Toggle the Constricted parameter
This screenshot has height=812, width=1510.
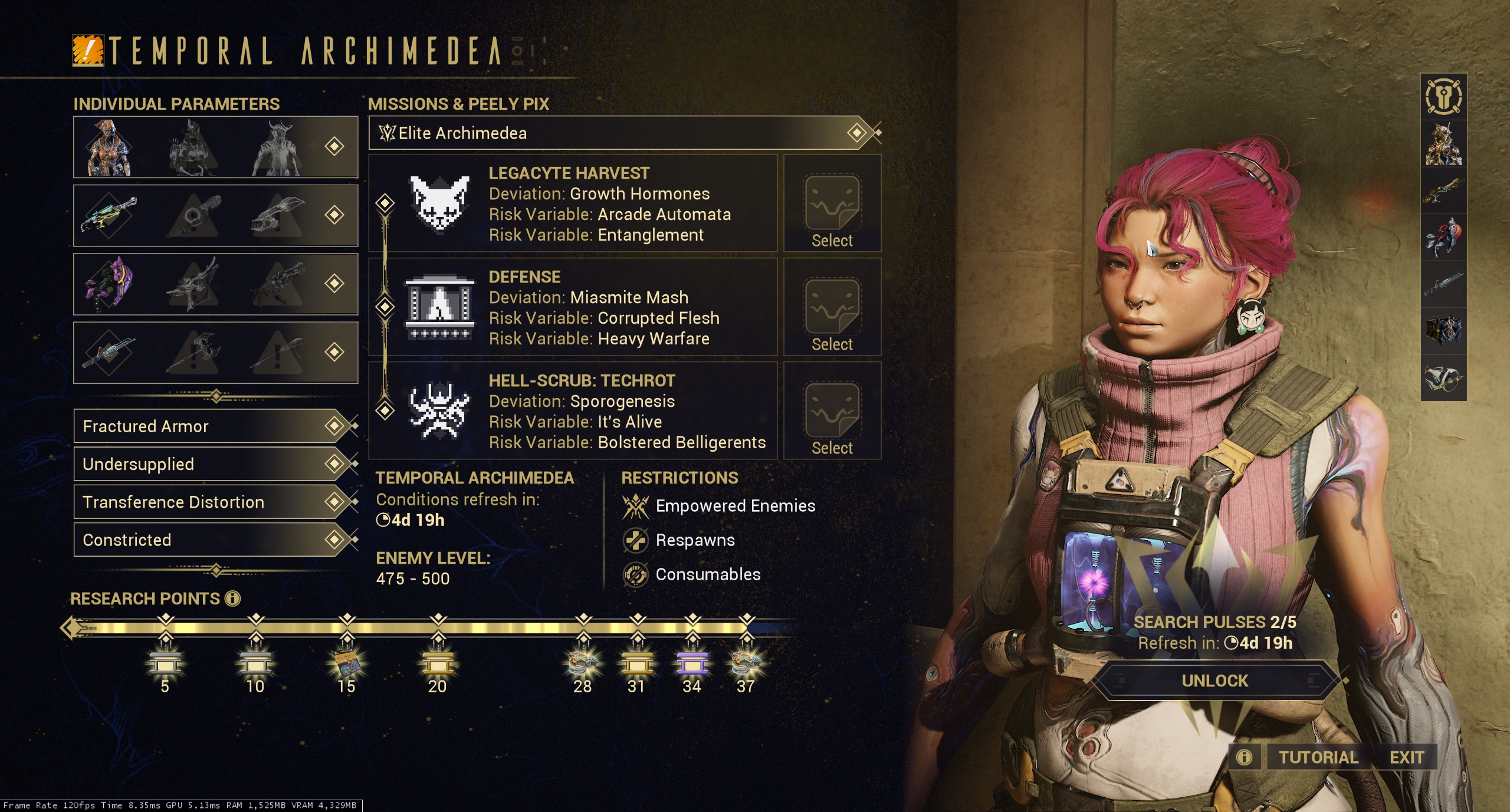215,540
